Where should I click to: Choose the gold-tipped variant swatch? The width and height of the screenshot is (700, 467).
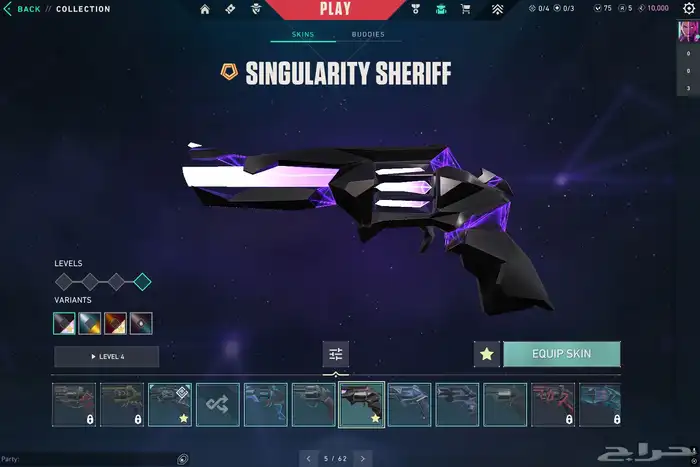91,323
